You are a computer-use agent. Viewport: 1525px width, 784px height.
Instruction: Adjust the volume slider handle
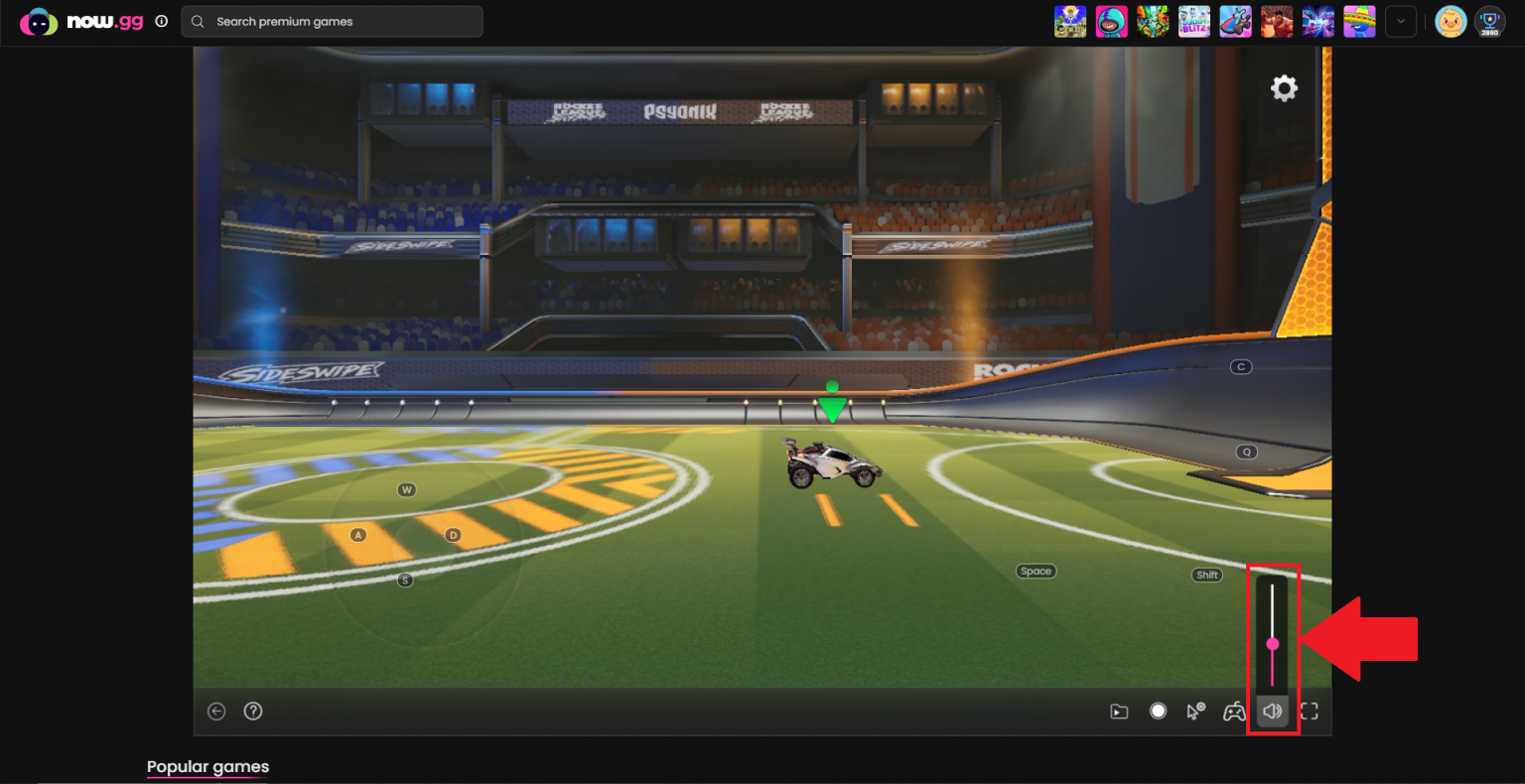(x=1273, y=643)
